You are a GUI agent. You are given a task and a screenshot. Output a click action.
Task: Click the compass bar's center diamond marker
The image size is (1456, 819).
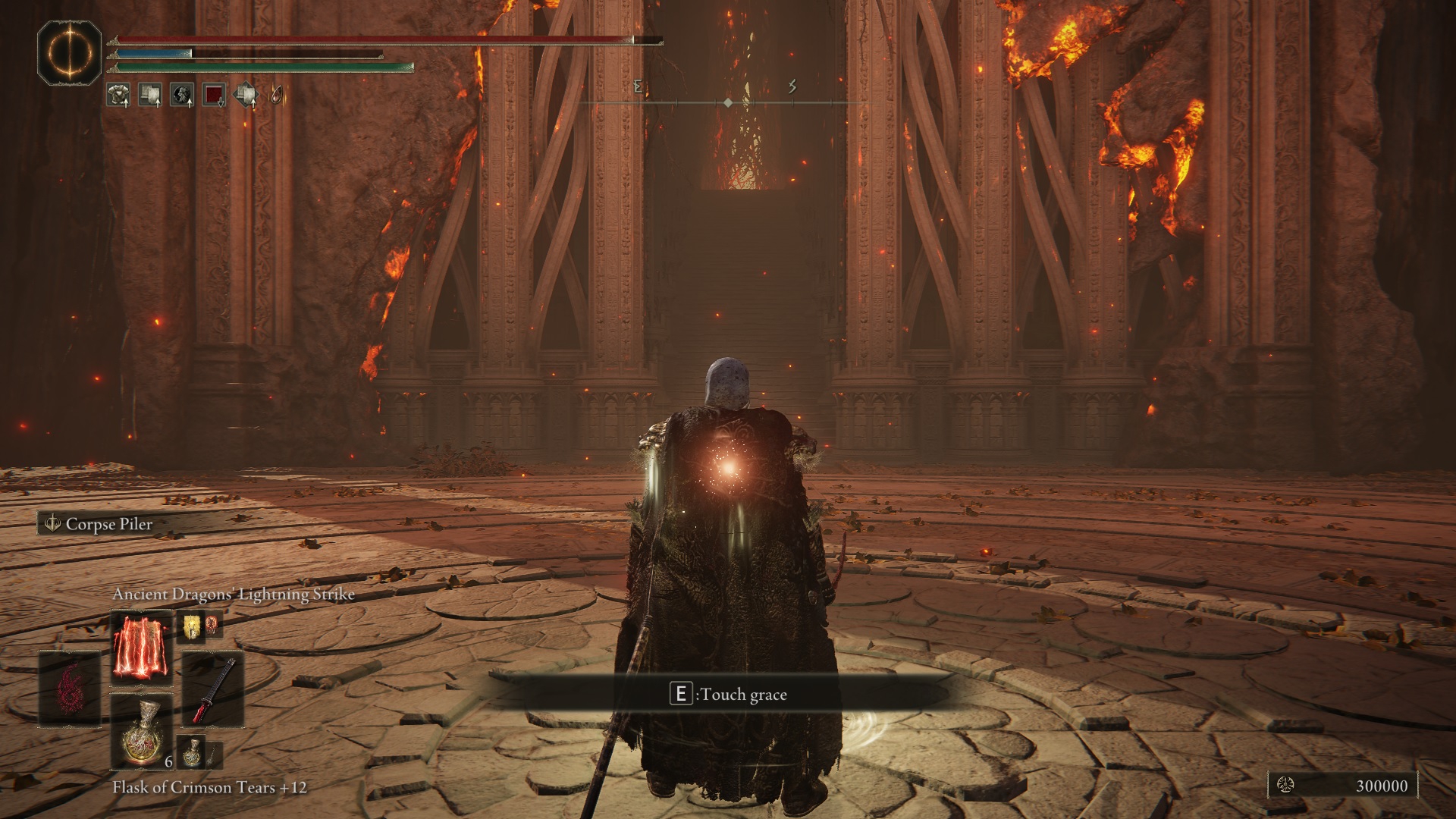click(x=728, y=102)
